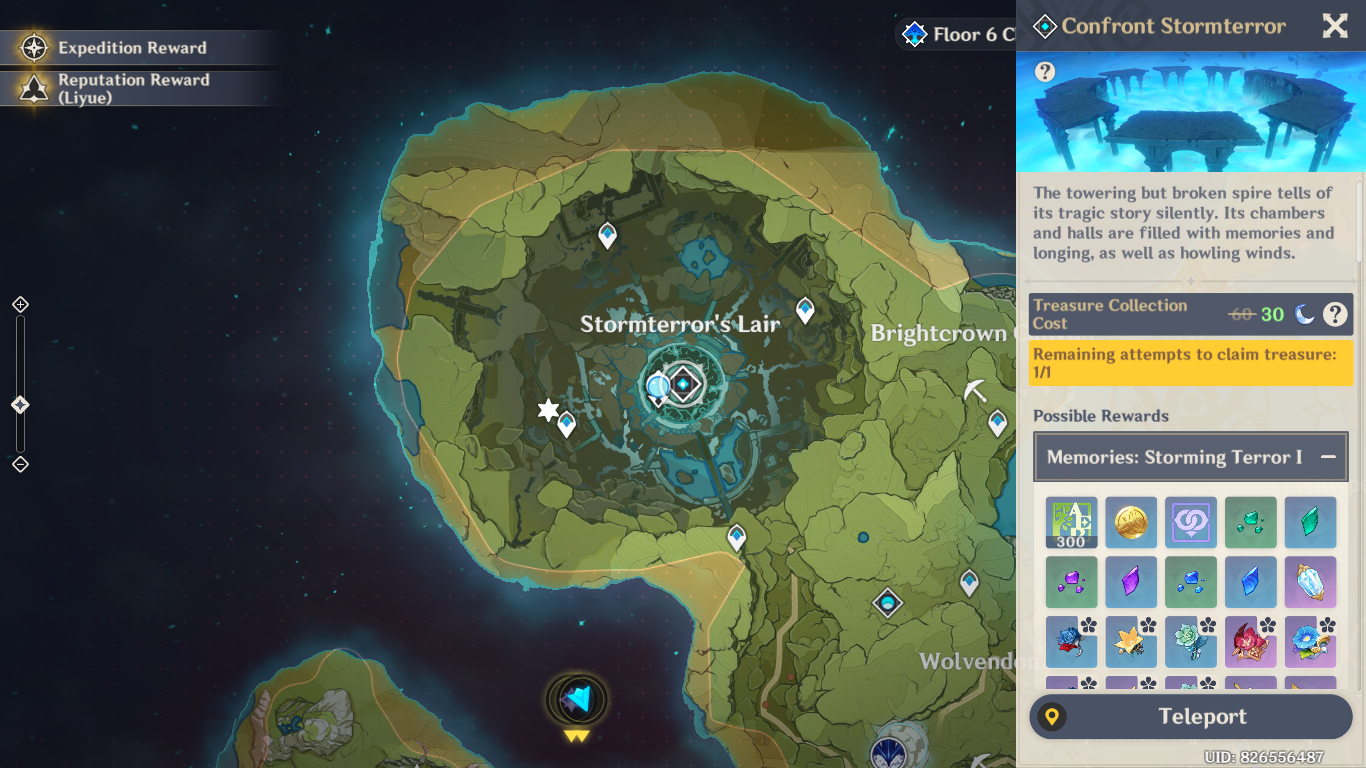Select the Stormterror domain marker on the map
Screen dimensions: 1366x768
click(685, 384)
